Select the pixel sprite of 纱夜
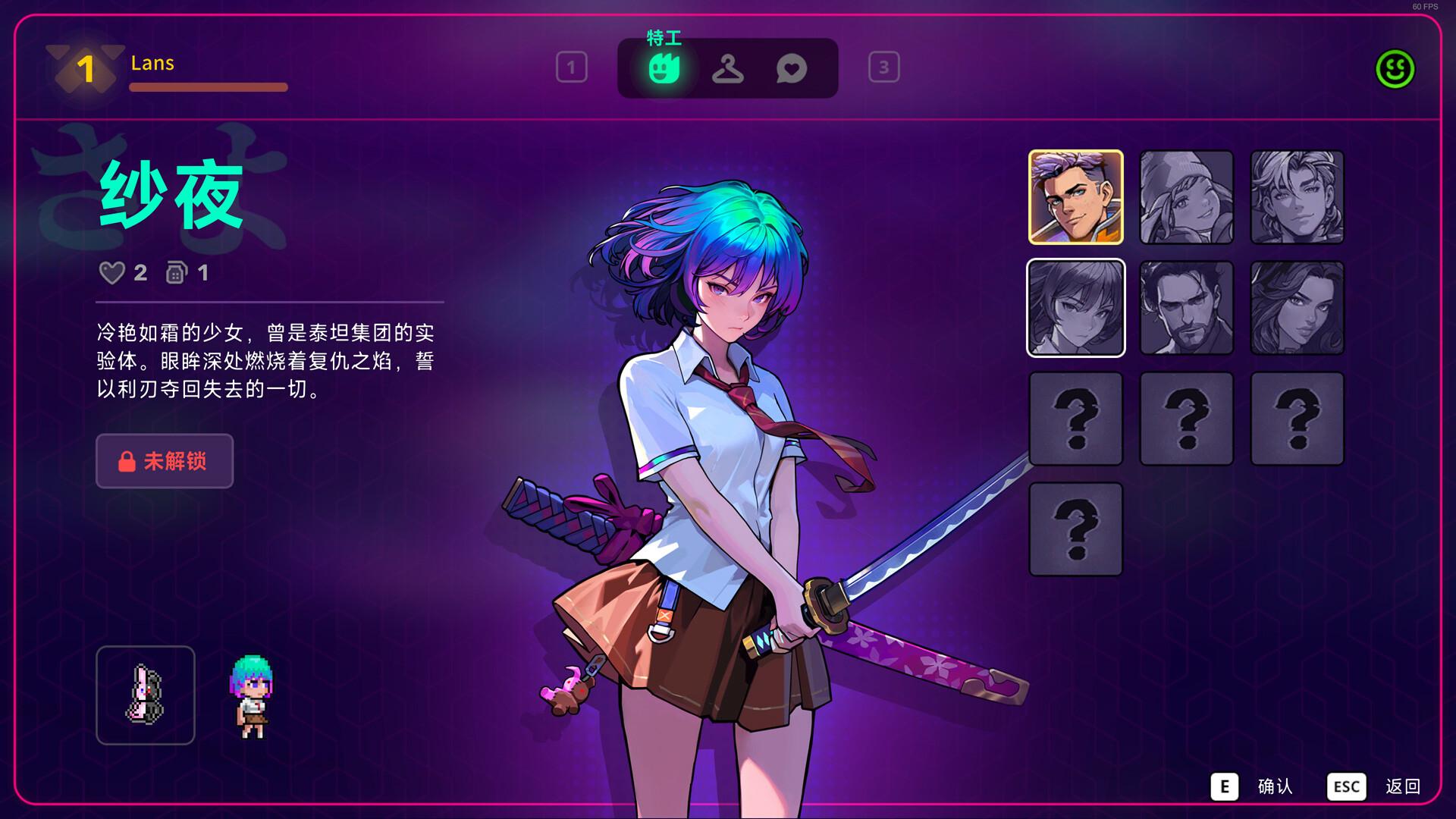 click(x=249, y=694)
